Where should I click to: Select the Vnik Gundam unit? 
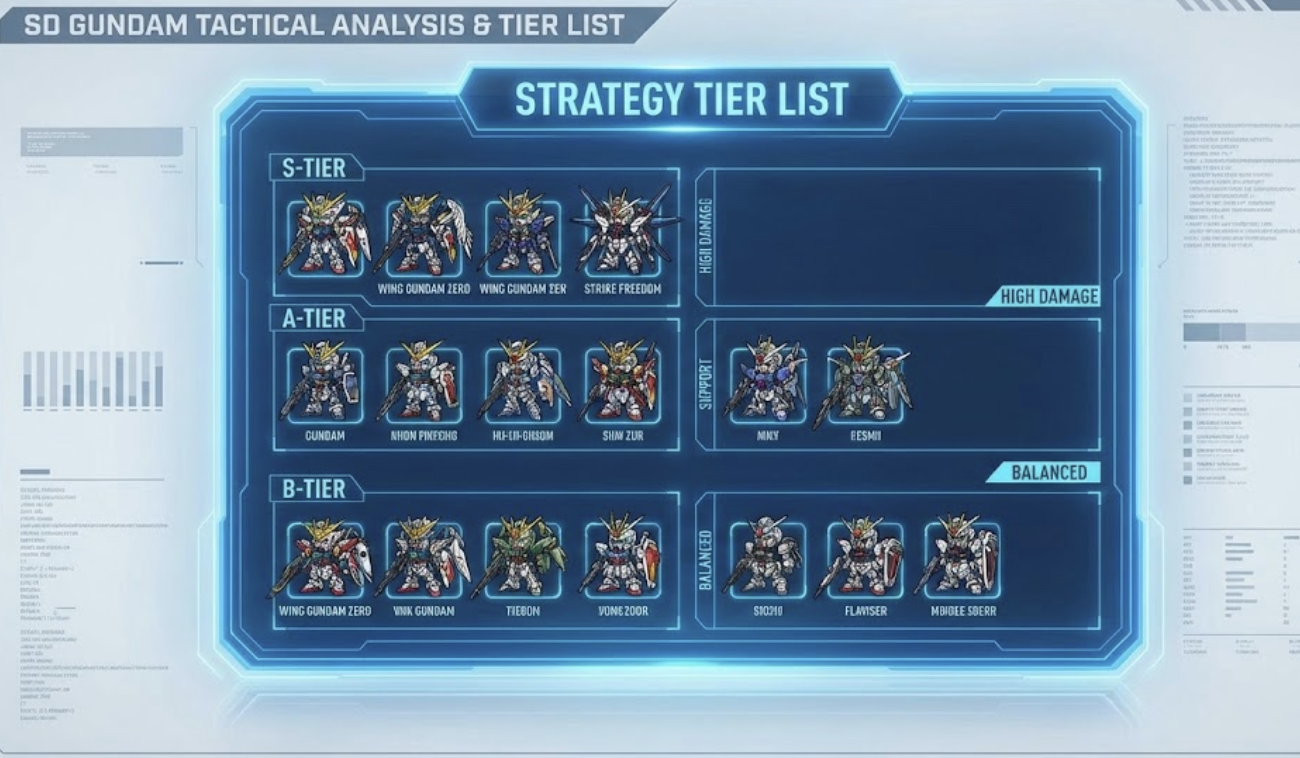click(423, 559)
